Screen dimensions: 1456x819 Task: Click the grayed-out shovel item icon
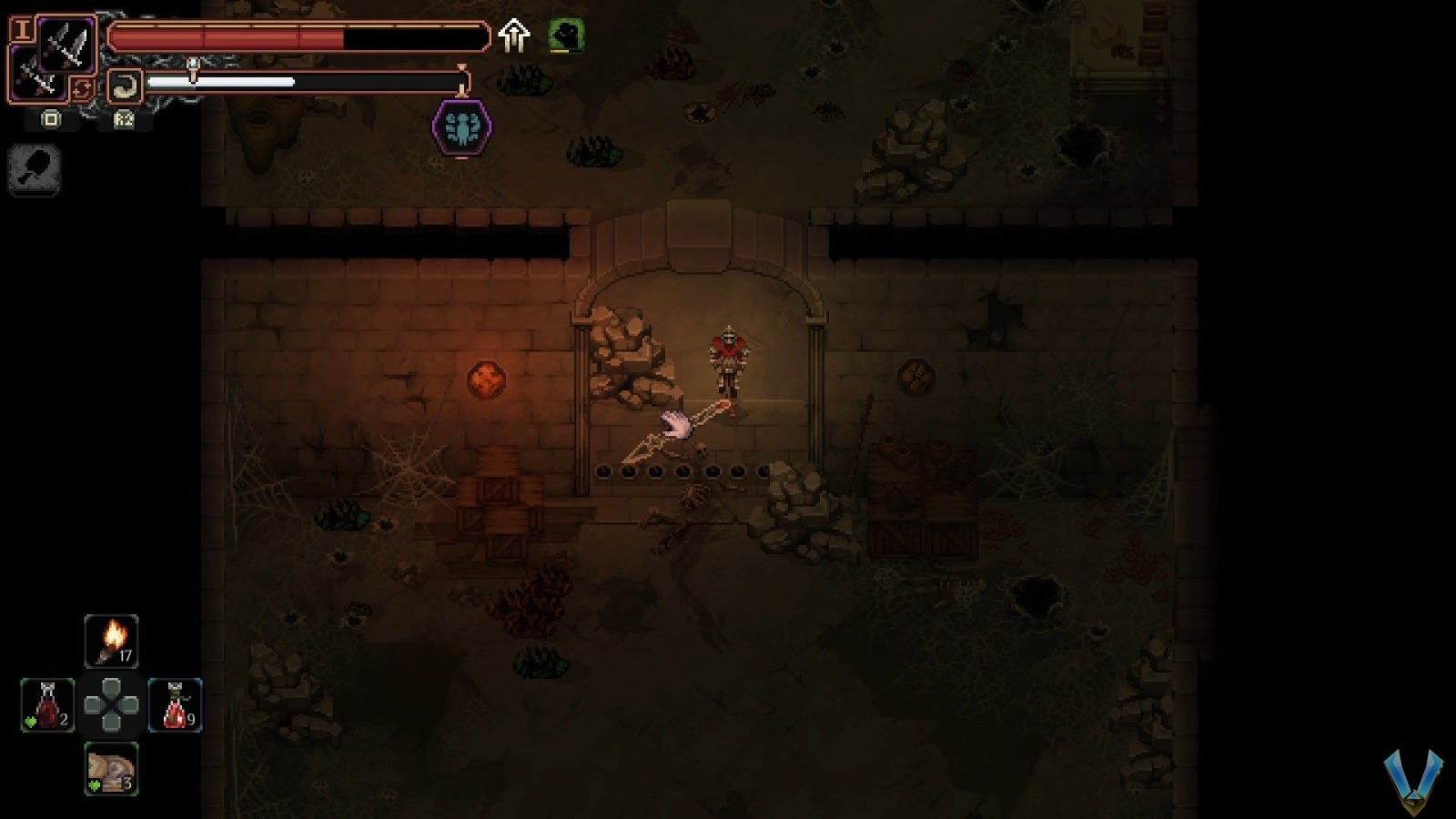34,169
